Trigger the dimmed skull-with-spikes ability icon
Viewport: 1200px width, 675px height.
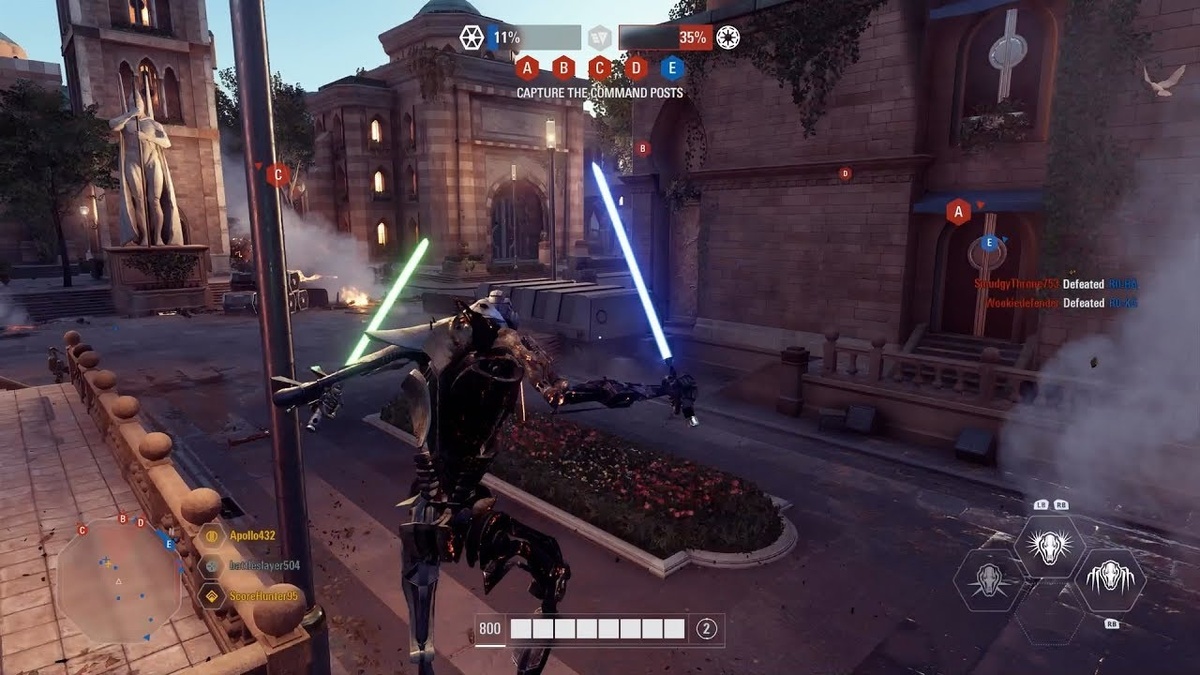(988, 580)
